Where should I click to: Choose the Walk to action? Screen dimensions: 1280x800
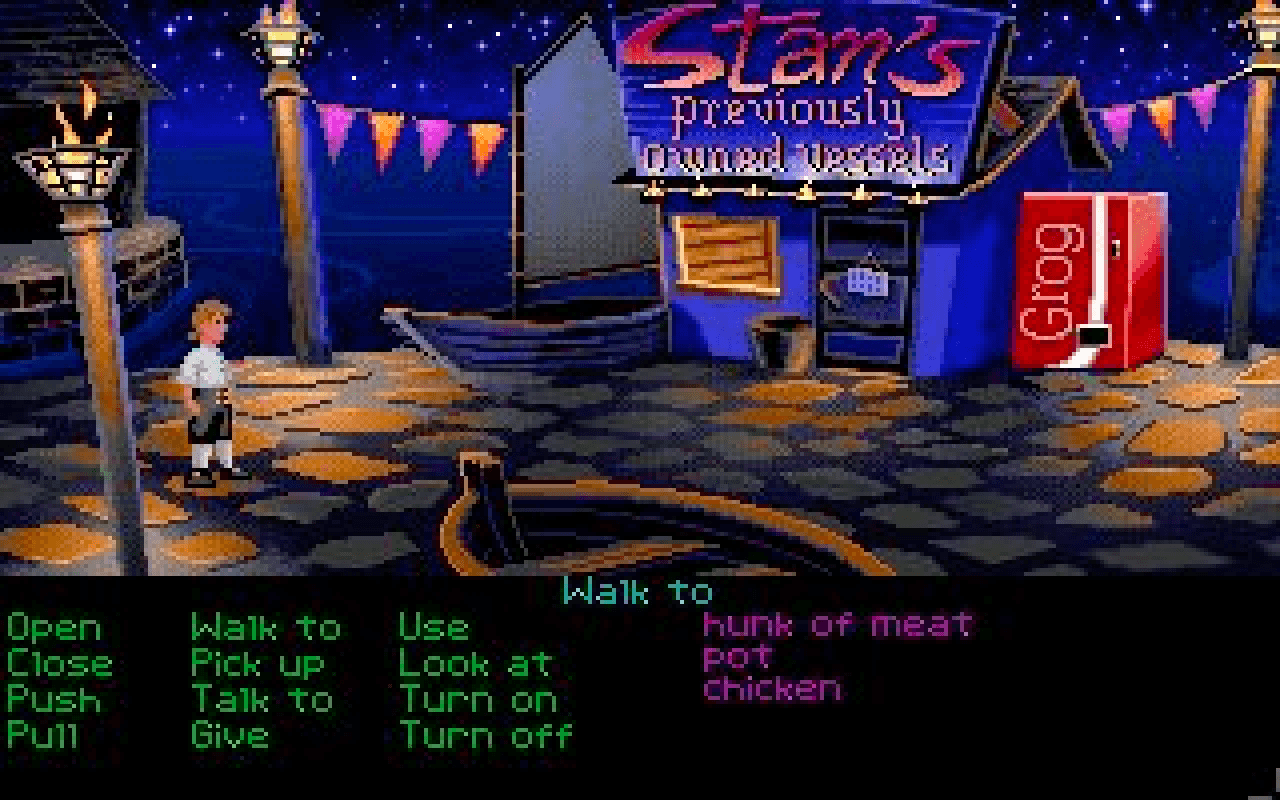tap(265, 627)
